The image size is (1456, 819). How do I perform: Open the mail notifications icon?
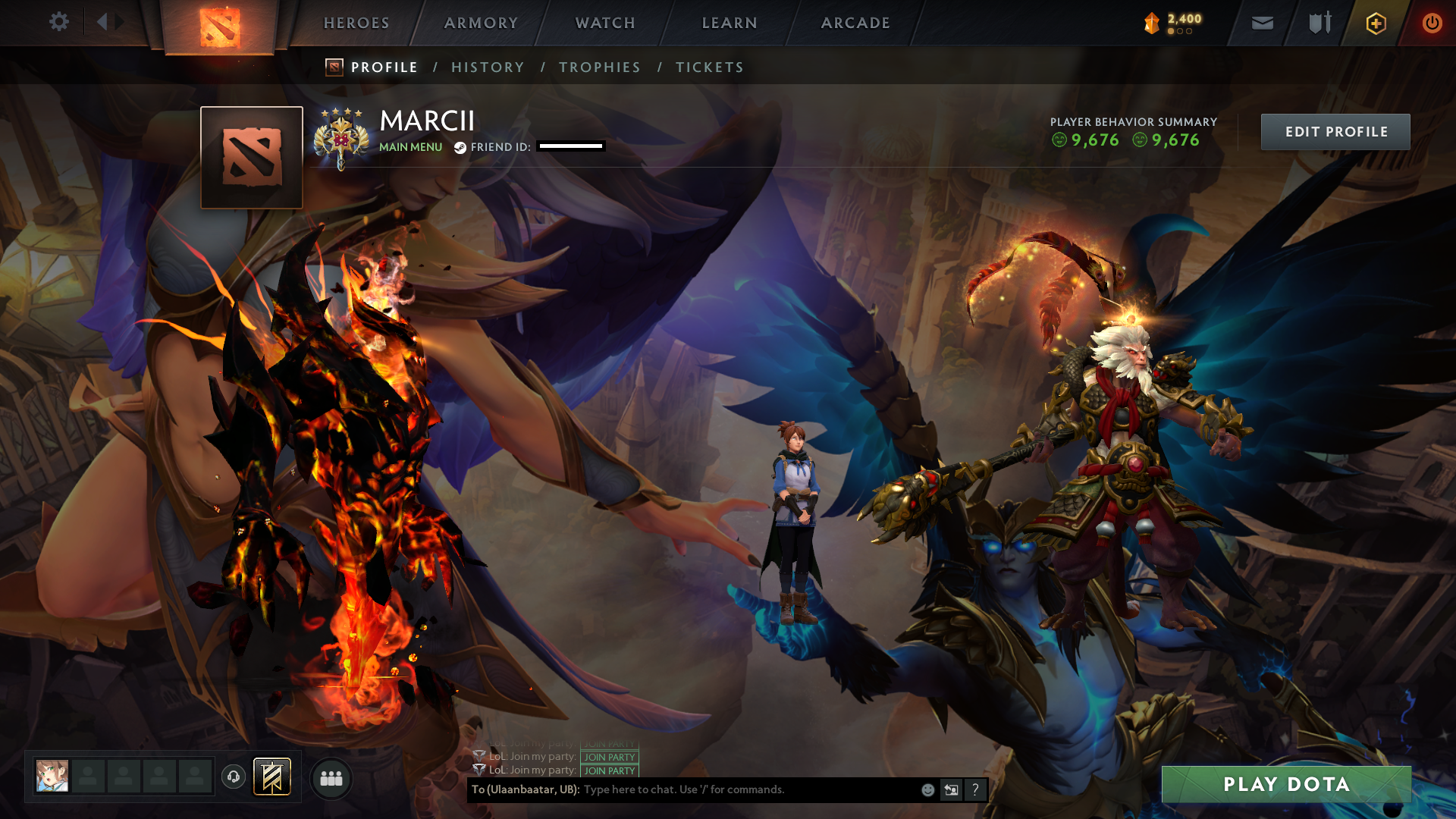point(1261,23)
